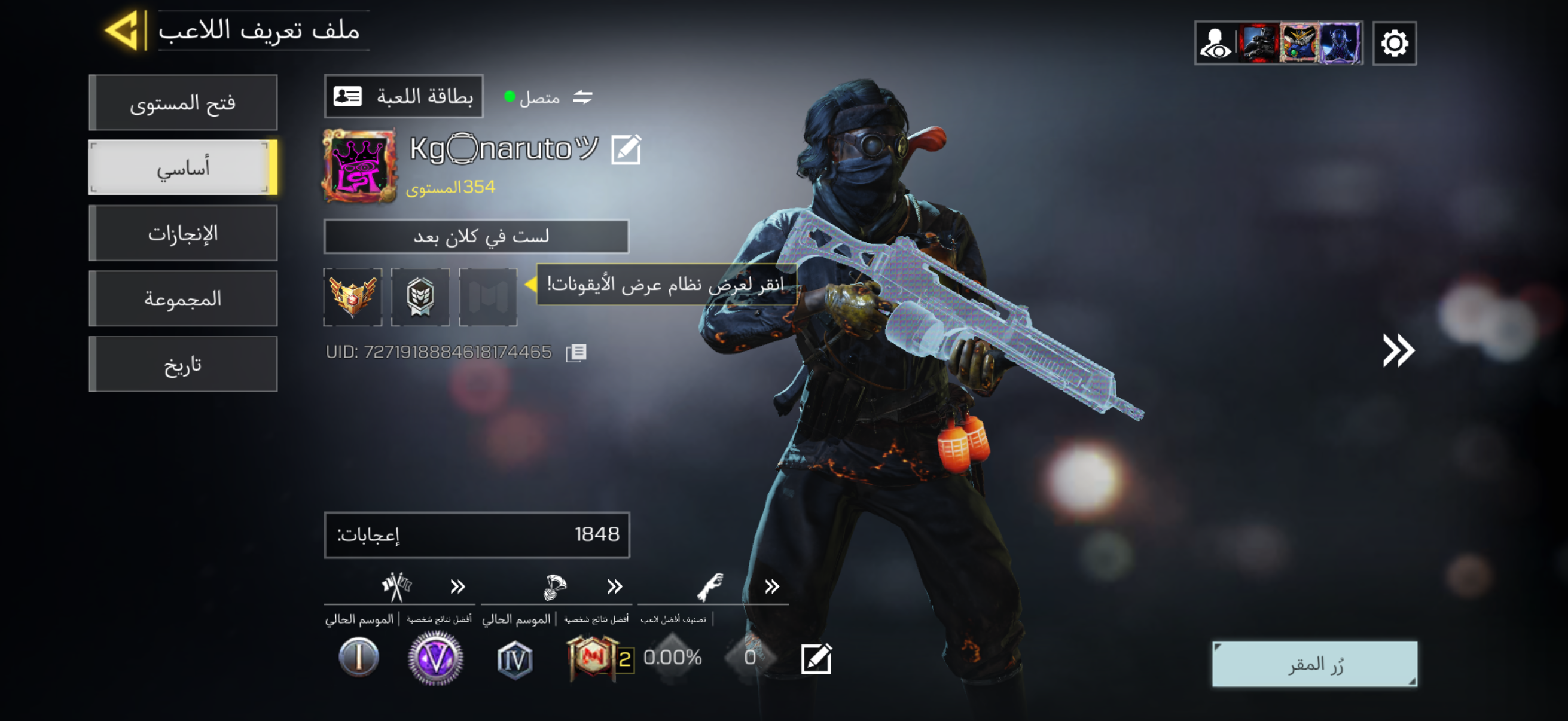Open the فتح المستوى tab
This screenshot has height=721, width=1568.
click(x=183, y=103)
